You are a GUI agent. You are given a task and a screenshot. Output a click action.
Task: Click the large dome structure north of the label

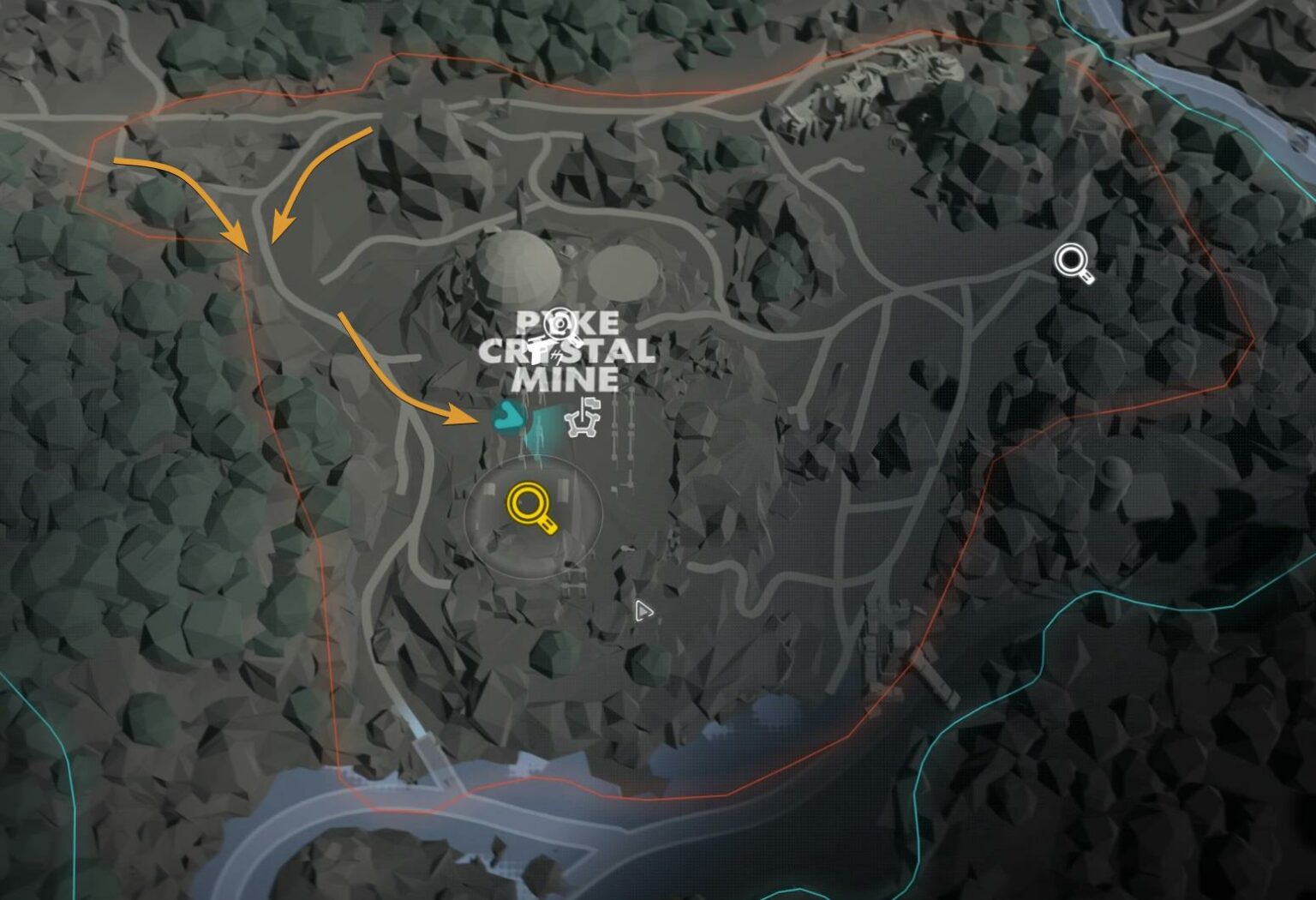(518, 270)
